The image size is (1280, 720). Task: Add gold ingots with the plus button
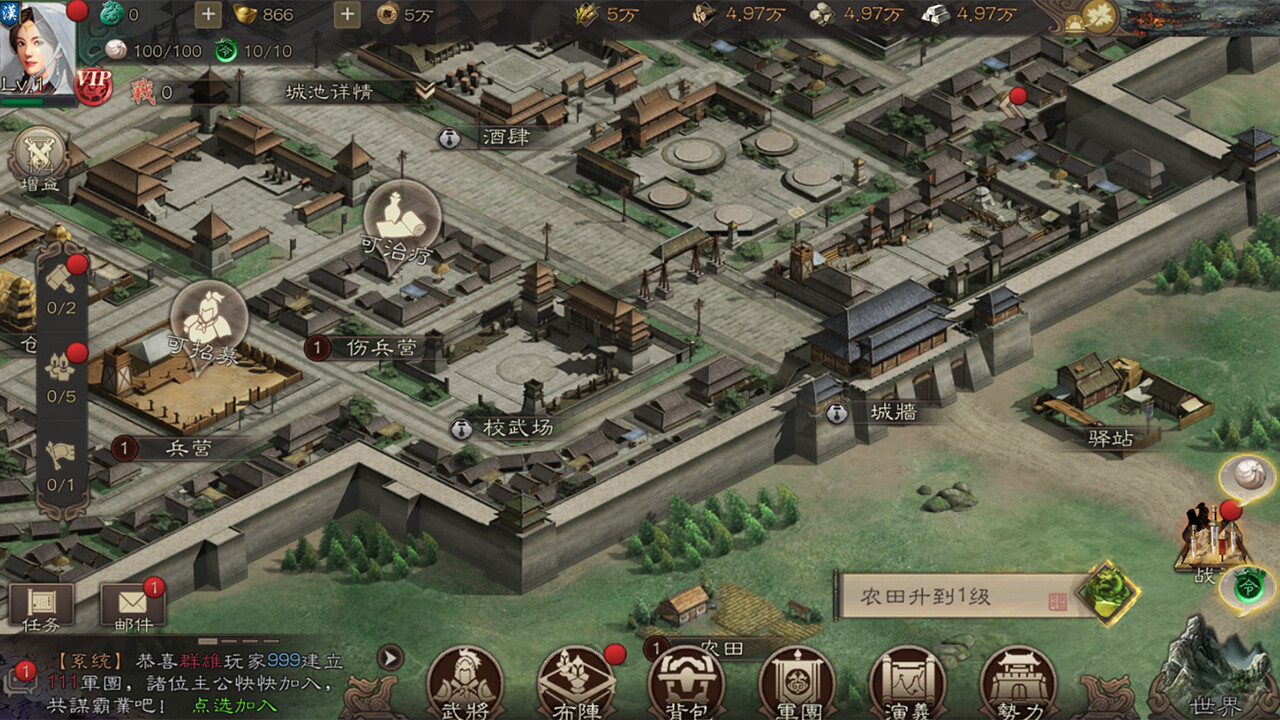347,14
